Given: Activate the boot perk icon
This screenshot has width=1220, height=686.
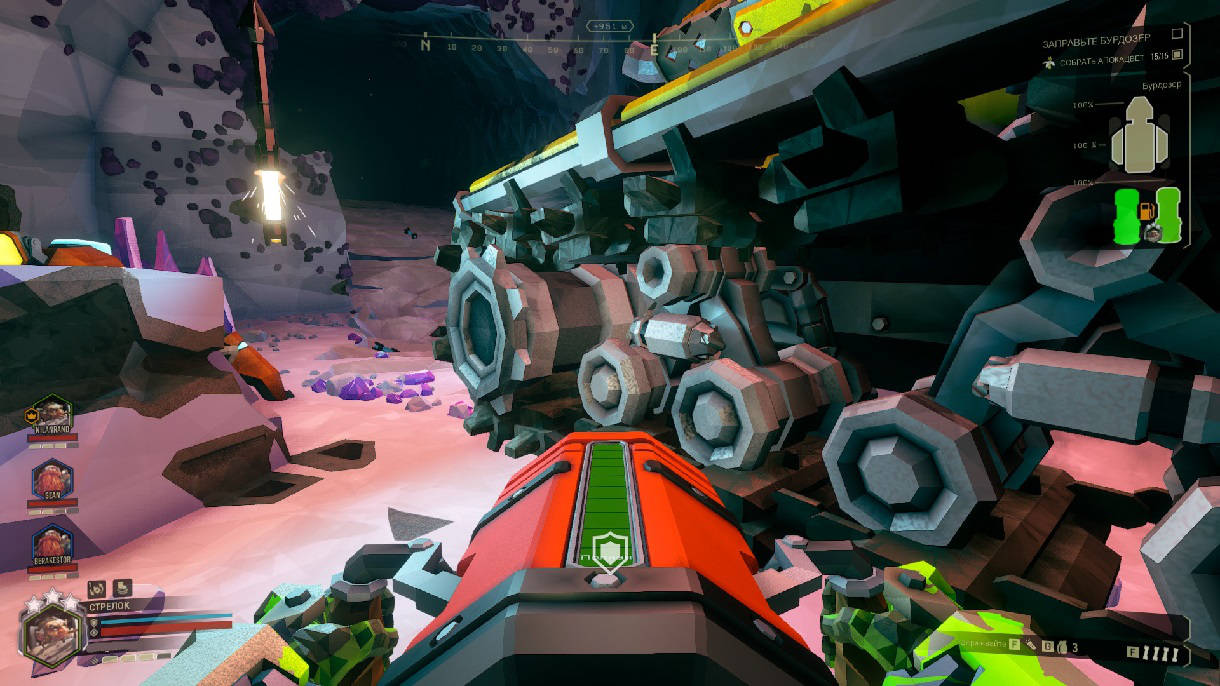Looking at the screenshot, I should coord(118,588).
